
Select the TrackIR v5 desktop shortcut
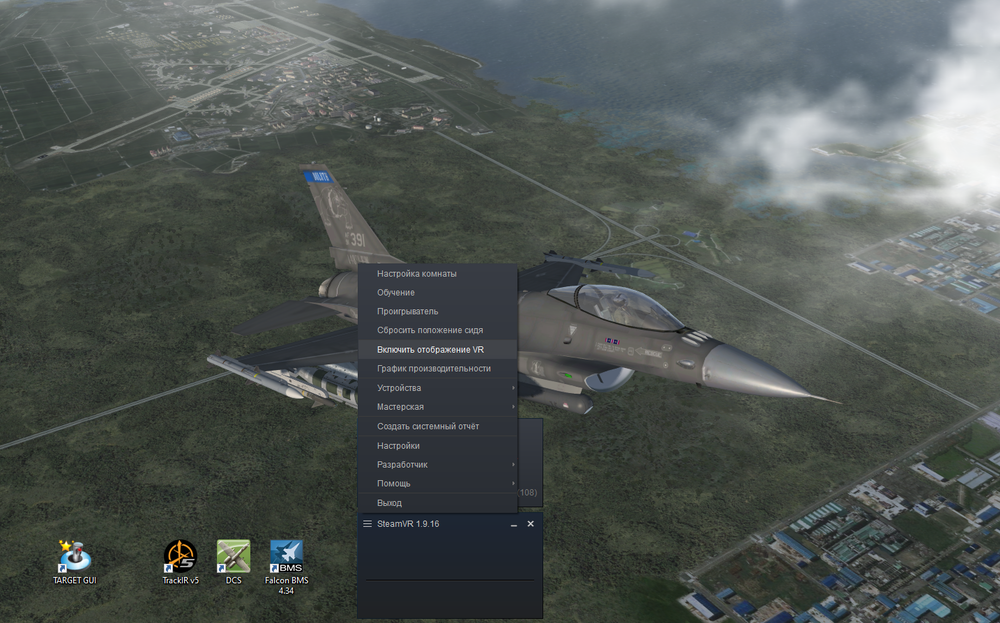181,558
